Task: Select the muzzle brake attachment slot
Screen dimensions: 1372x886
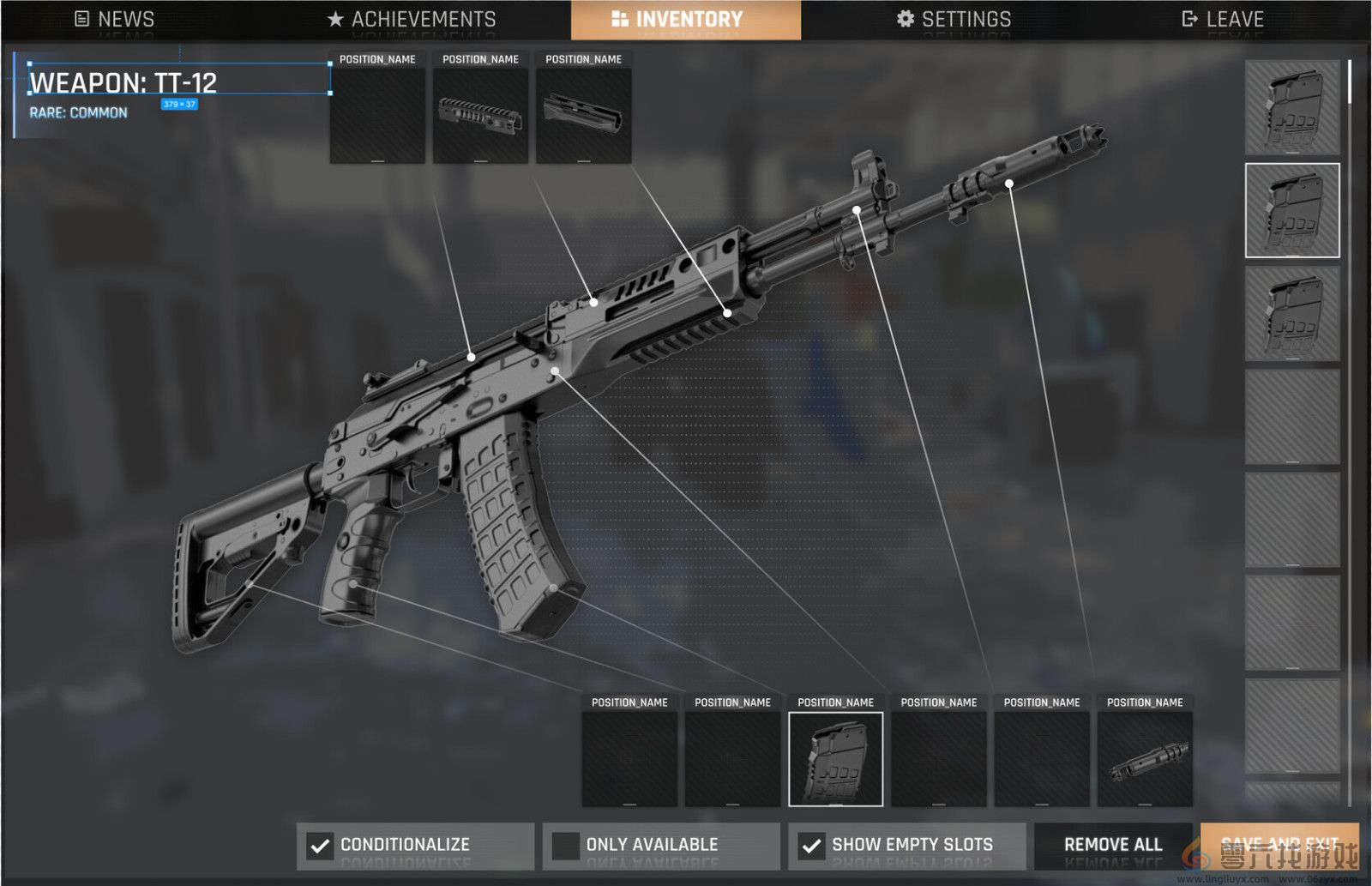Action: 1145,759
